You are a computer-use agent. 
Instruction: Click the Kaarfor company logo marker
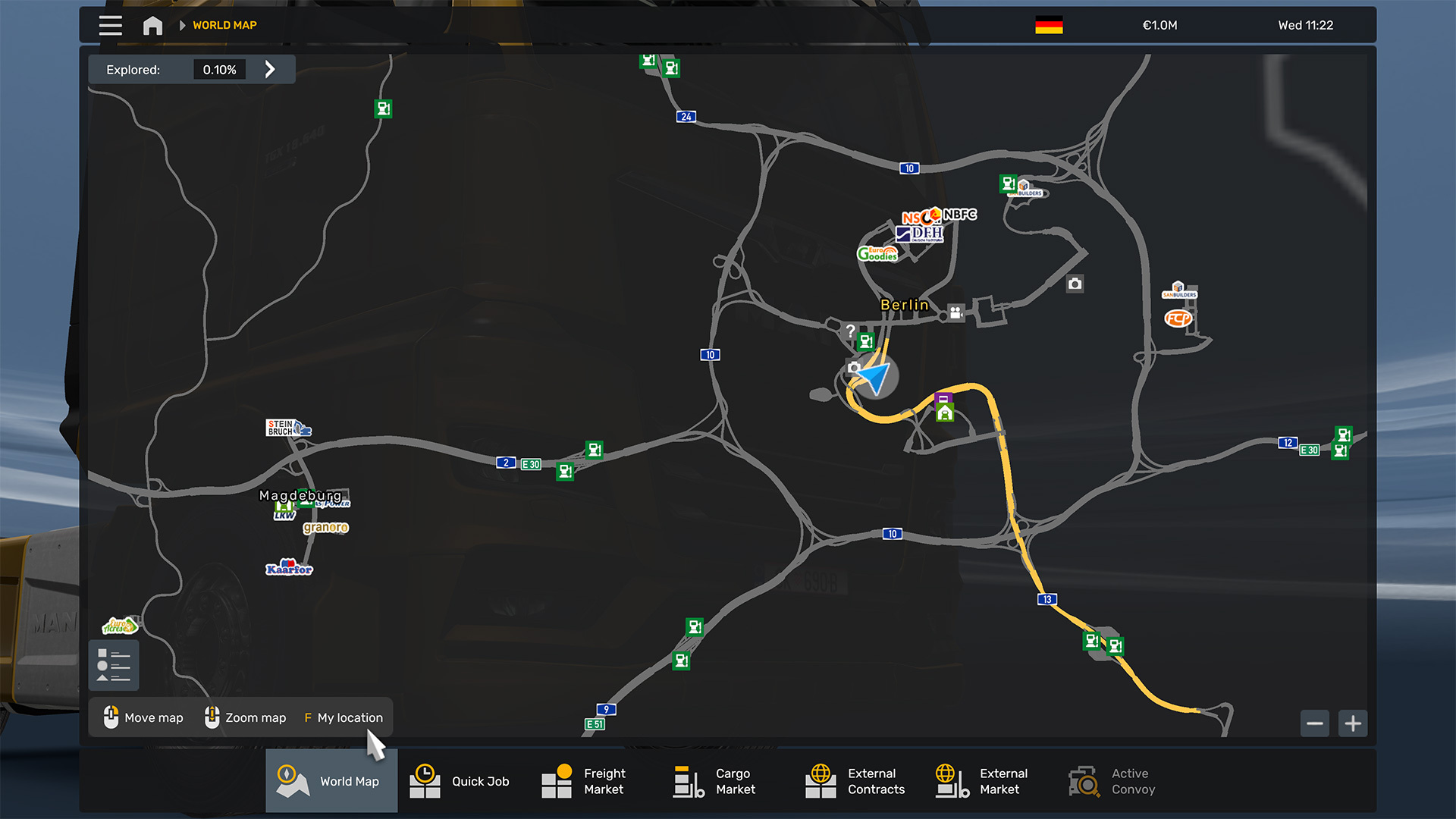(289, 568)
